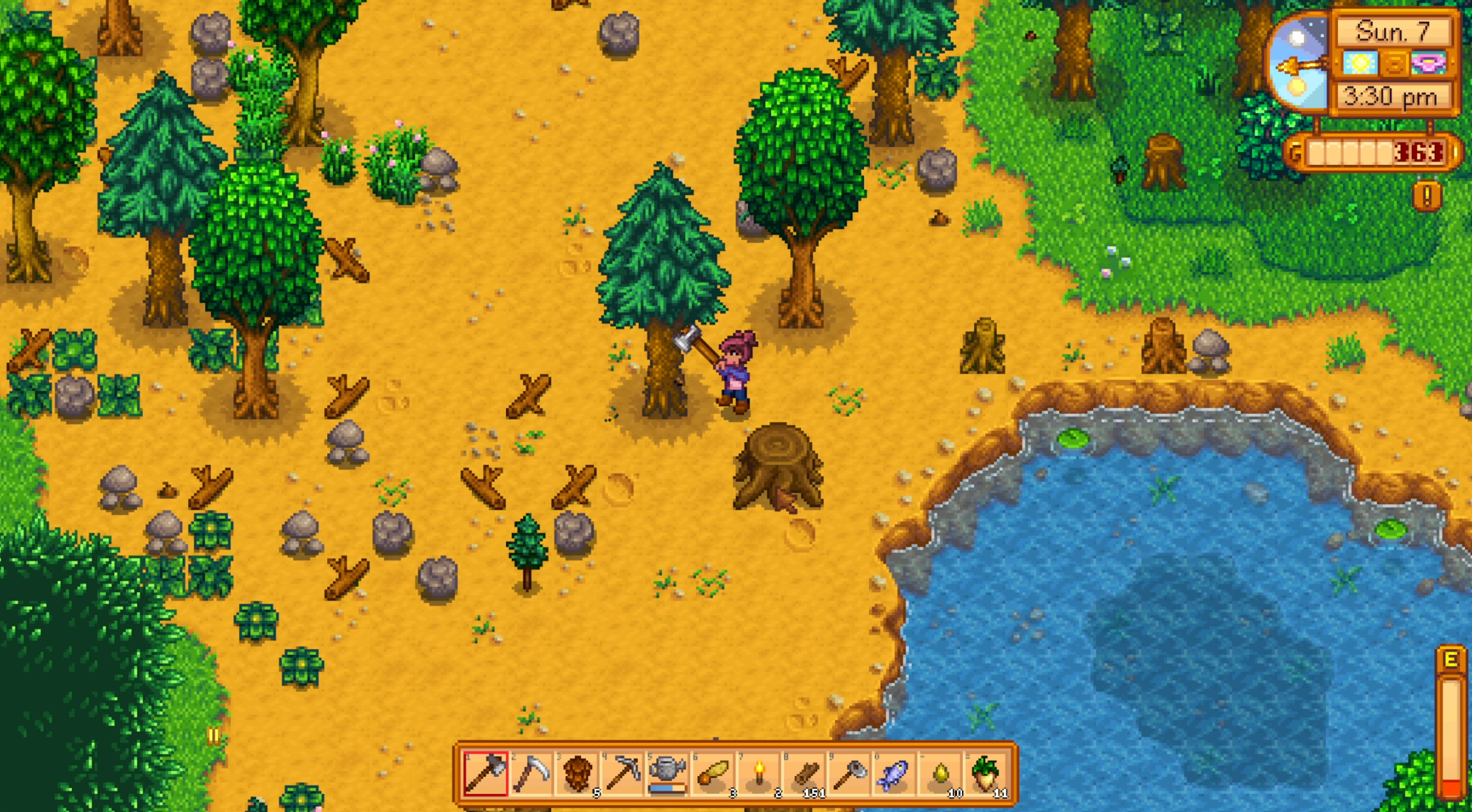Image resolution: width=1472 pixels, height=812 pixels.
Task: Select the pine cone stack
Action: [577, 774]
